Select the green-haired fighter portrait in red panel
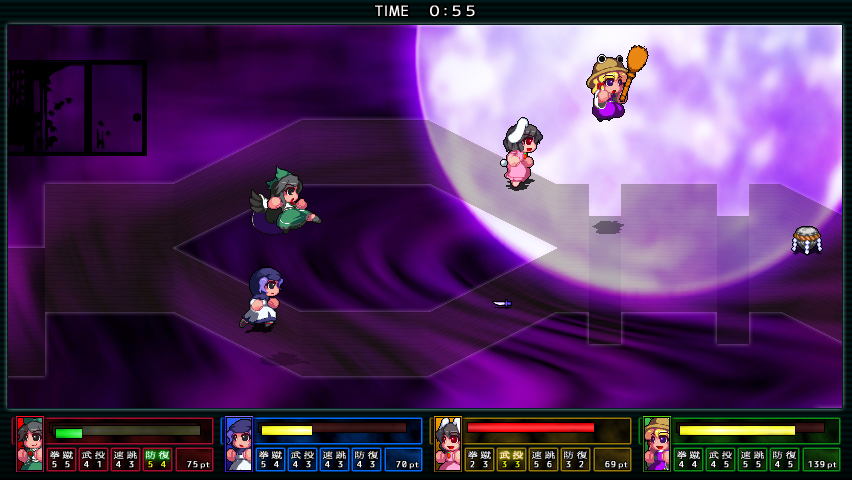The height and width of the screenshot is (480, 852). pos(30,443)
